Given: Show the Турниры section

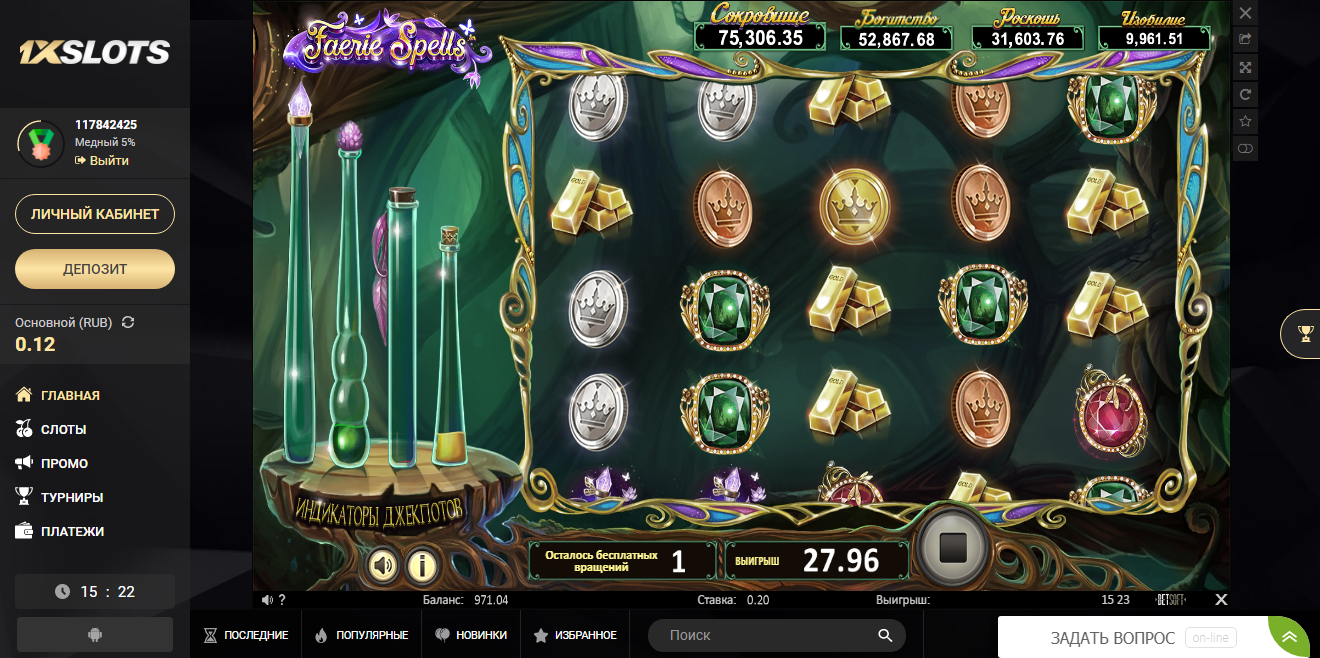Looking at the screenshot, I should click(71, 497).
